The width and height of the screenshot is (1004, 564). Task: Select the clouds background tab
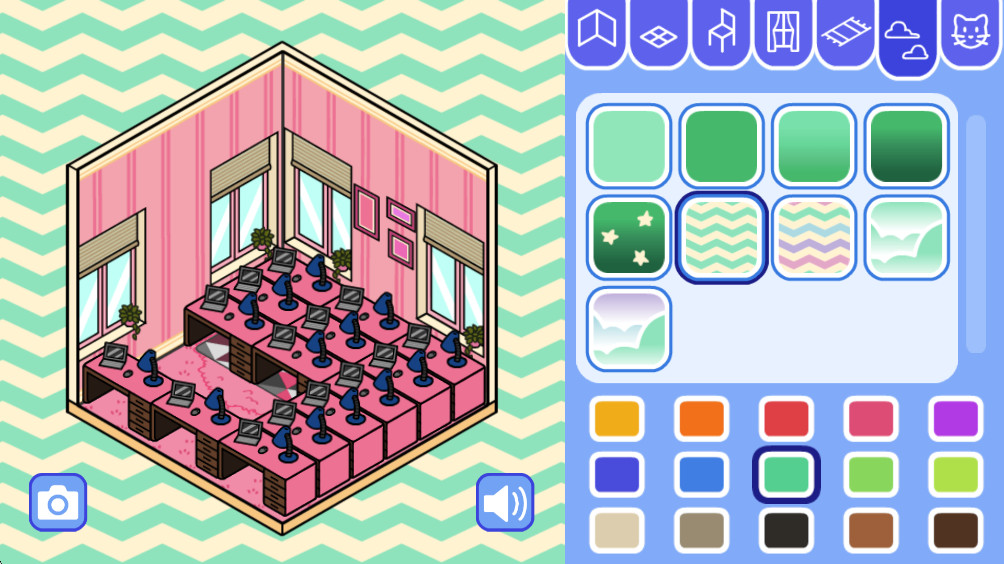coord(907,36)
